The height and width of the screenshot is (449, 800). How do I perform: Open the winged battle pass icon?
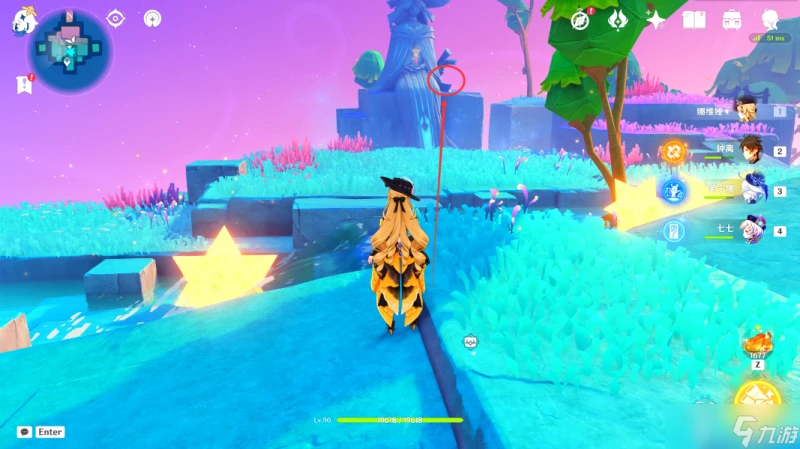pos(618,19)
